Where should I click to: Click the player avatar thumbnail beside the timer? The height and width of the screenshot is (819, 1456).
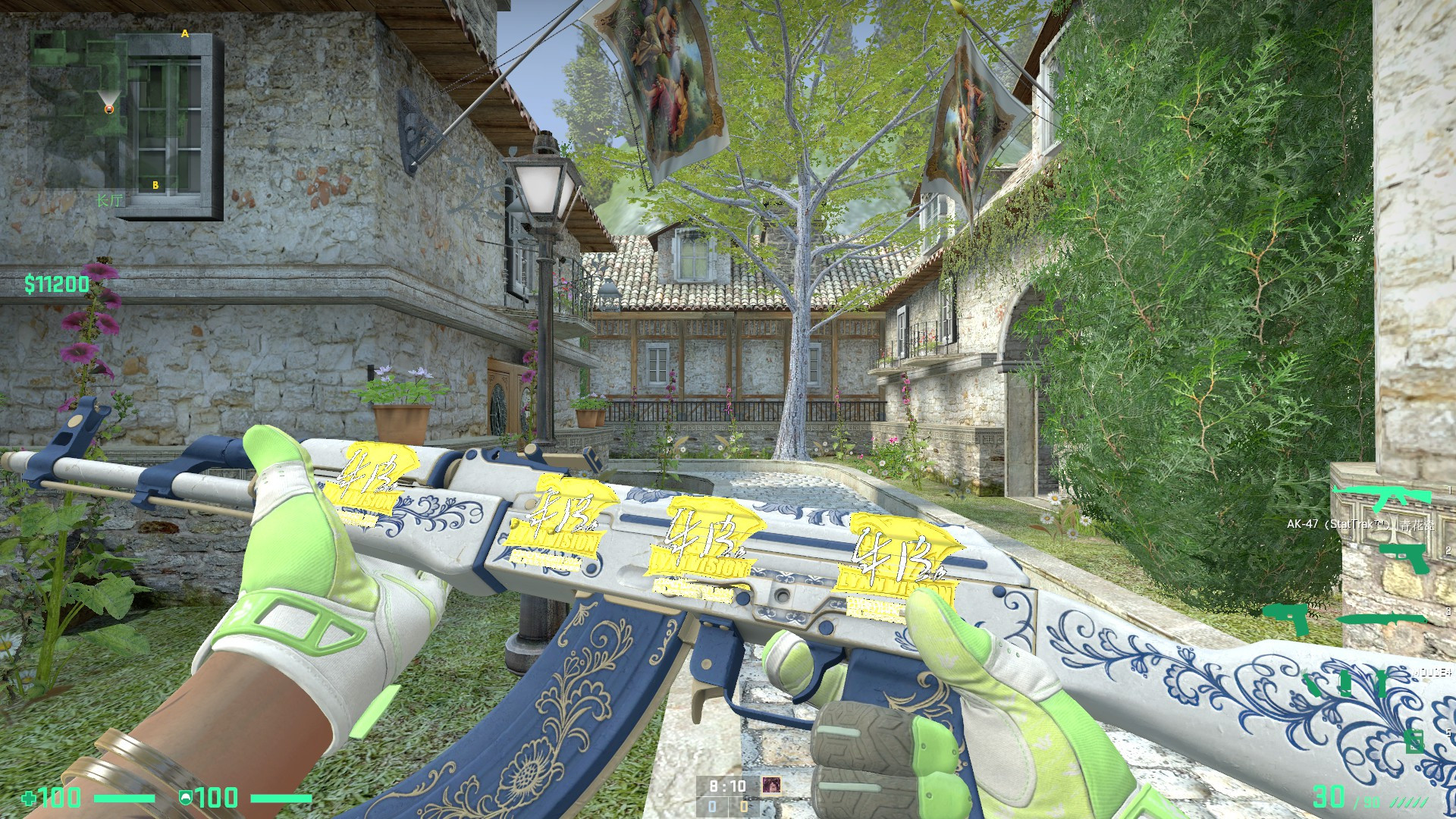pos(772,786)
